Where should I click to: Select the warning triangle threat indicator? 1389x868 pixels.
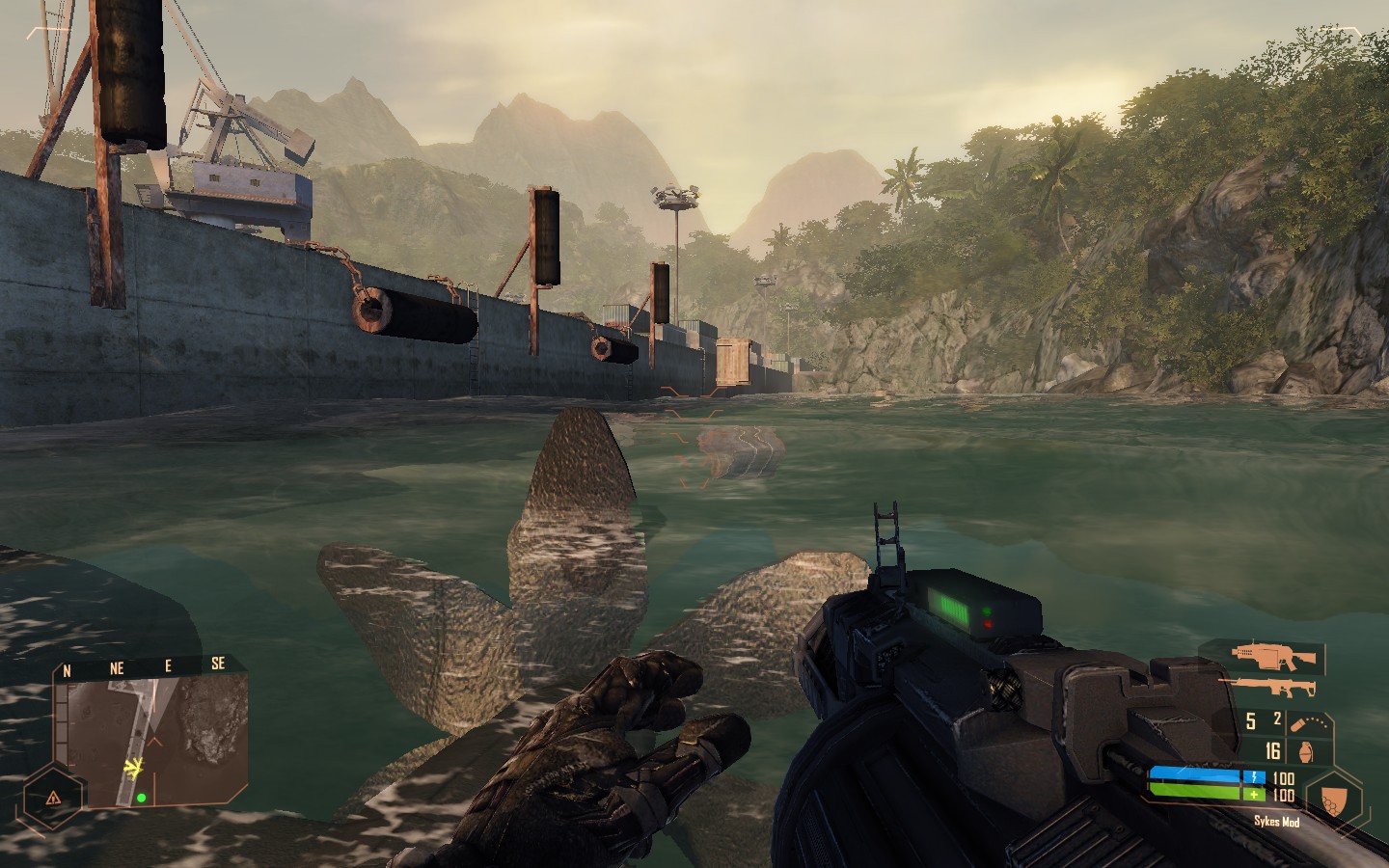(x=54, y=798)
